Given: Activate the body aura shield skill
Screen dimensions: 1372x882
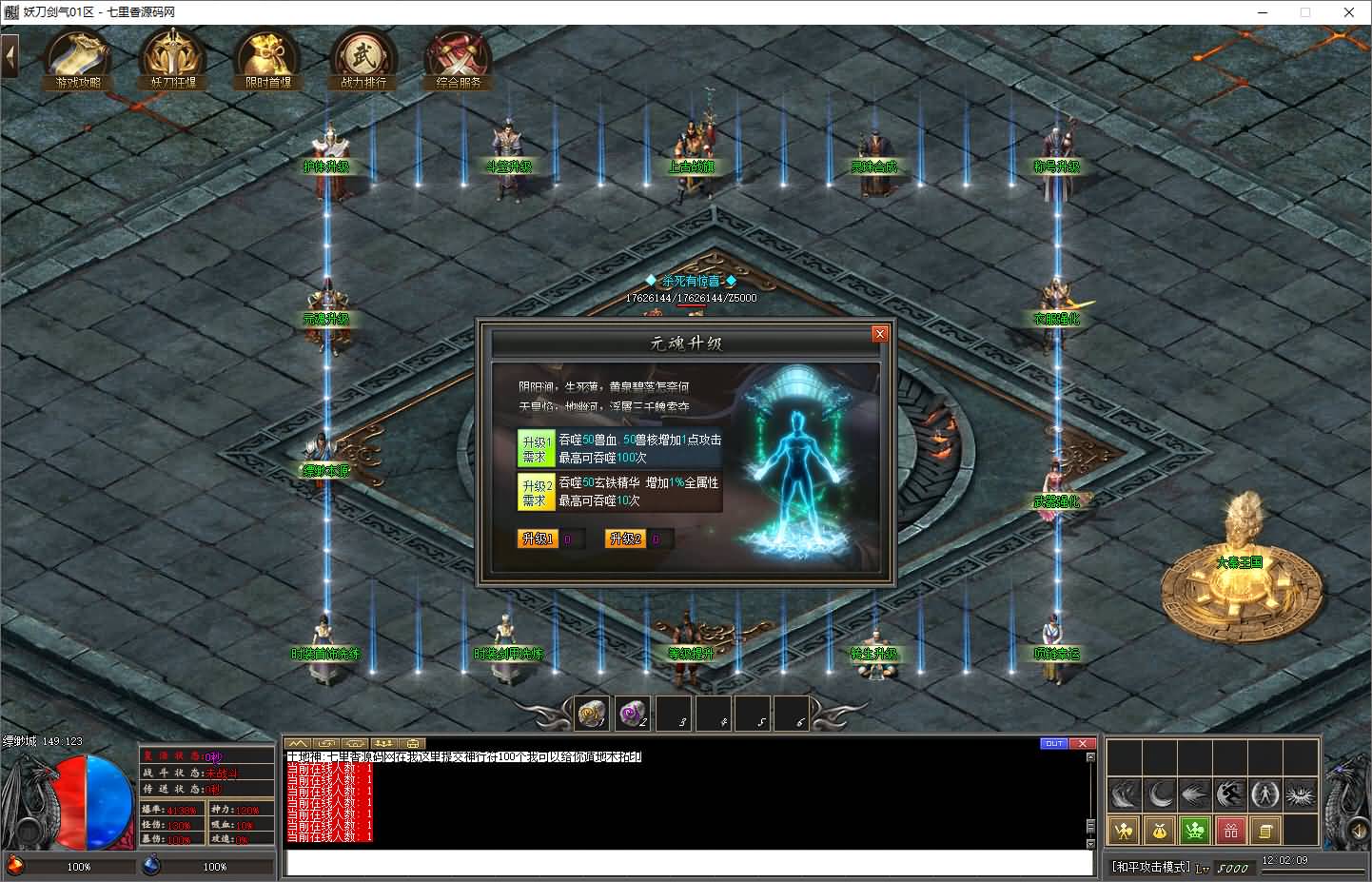Looking at the screenshot, I should pos(1264,794).
